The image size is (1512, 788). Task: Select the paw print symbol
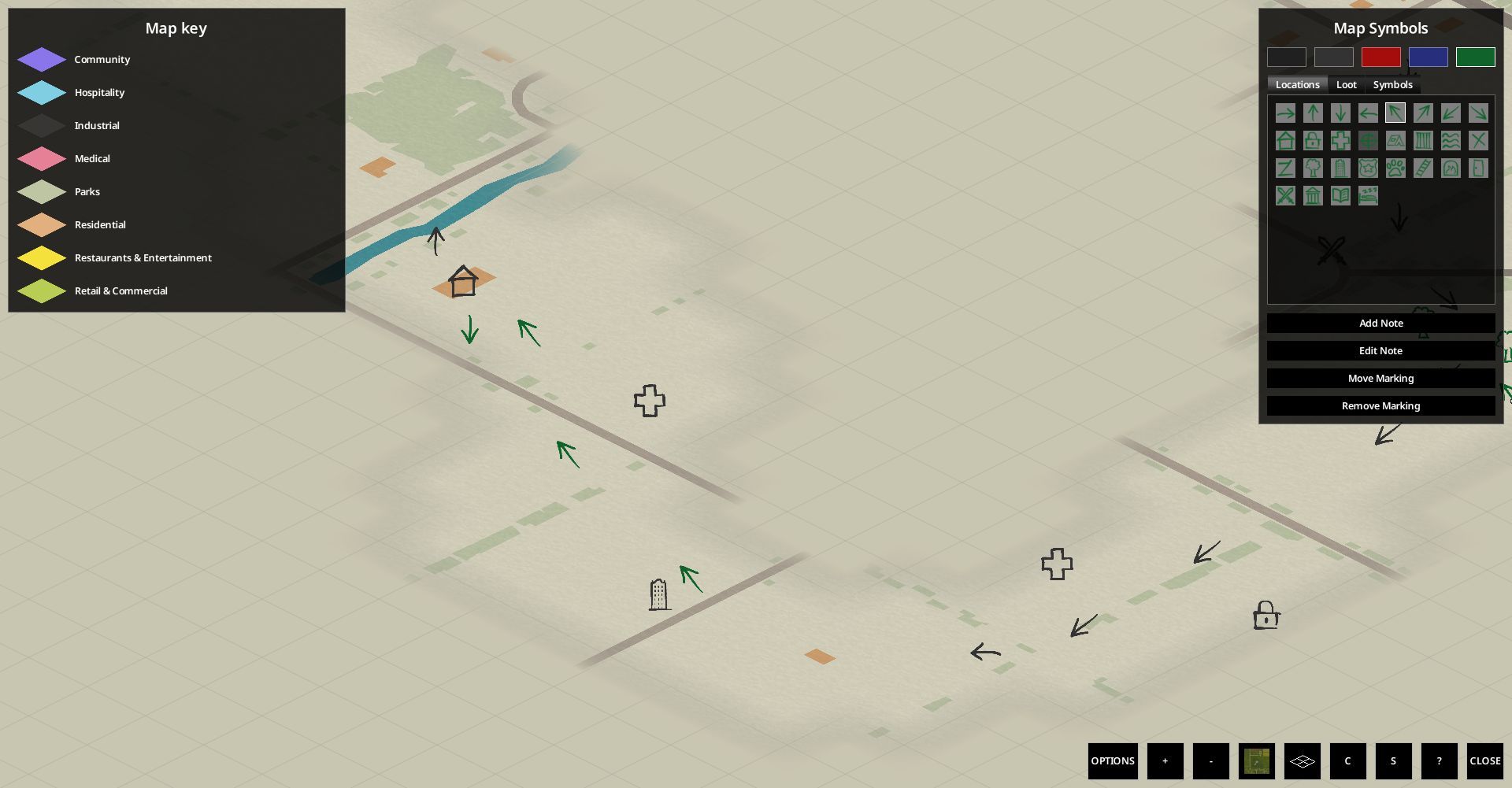click(1396, 168)
